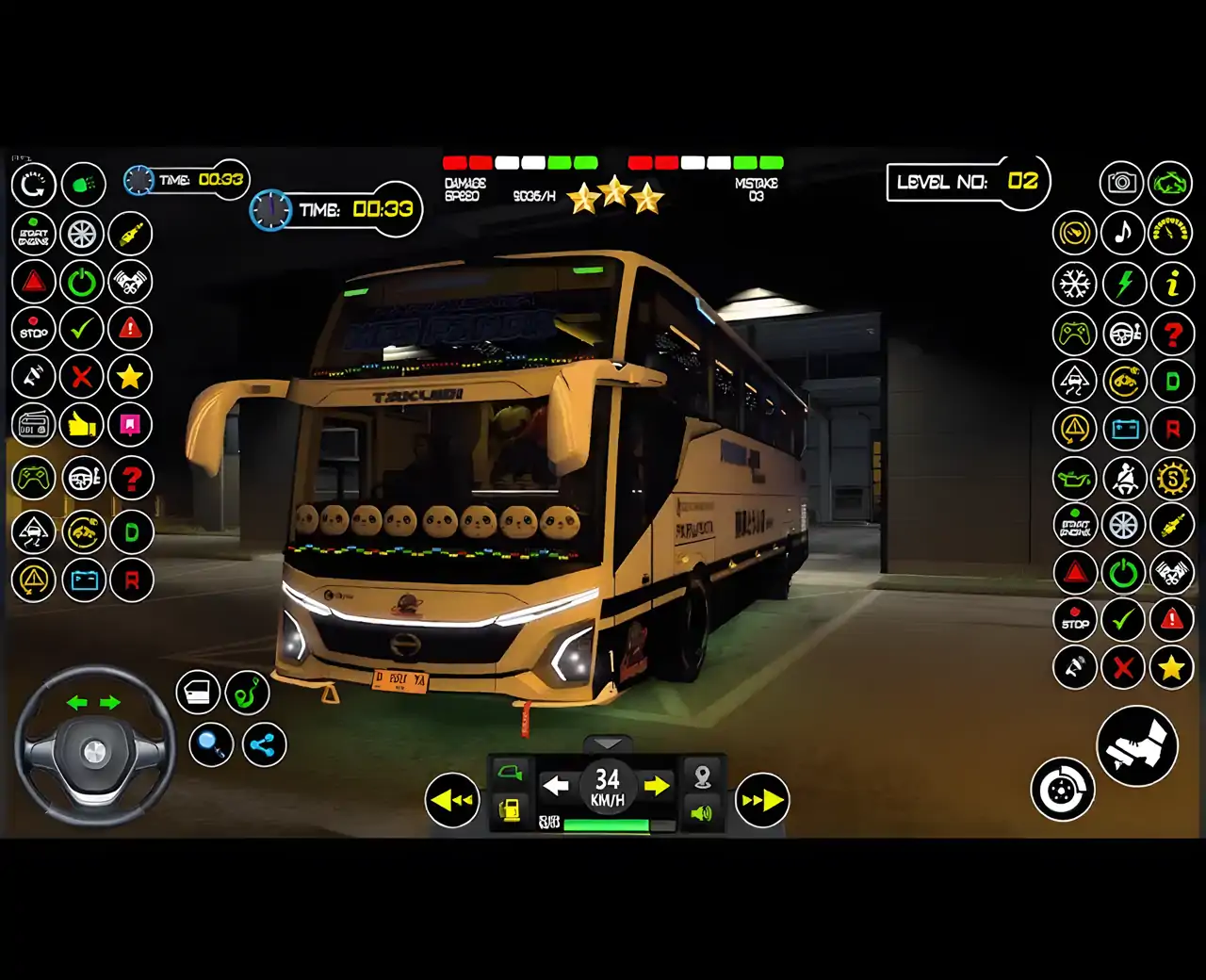Turn on the snowflake air conditioning icon
This screenshot has height=980, width=1206.
[1074, 283]
